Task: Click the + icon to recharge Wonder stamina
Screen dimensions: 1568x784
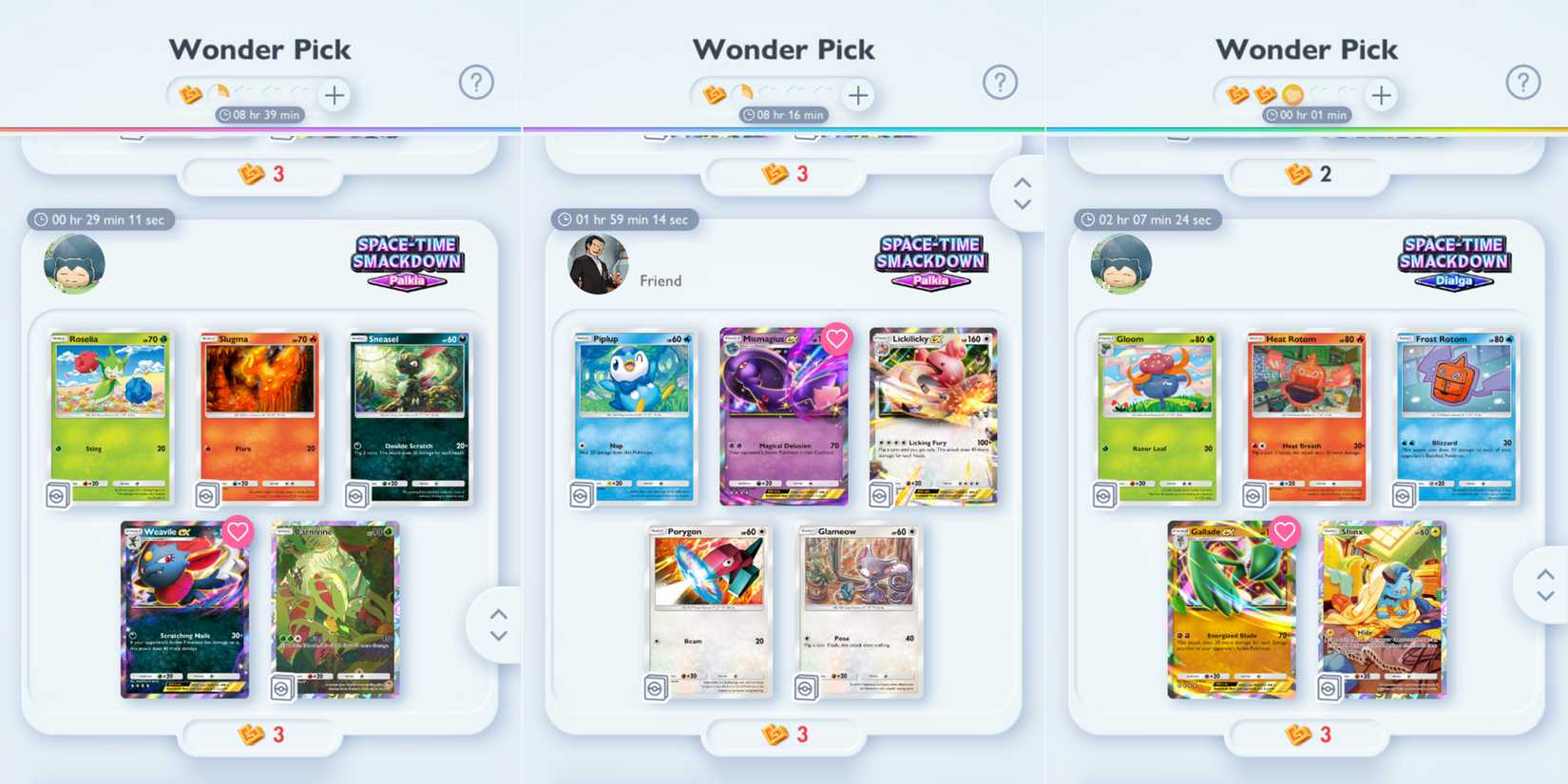Action: (x=334, y=95)
